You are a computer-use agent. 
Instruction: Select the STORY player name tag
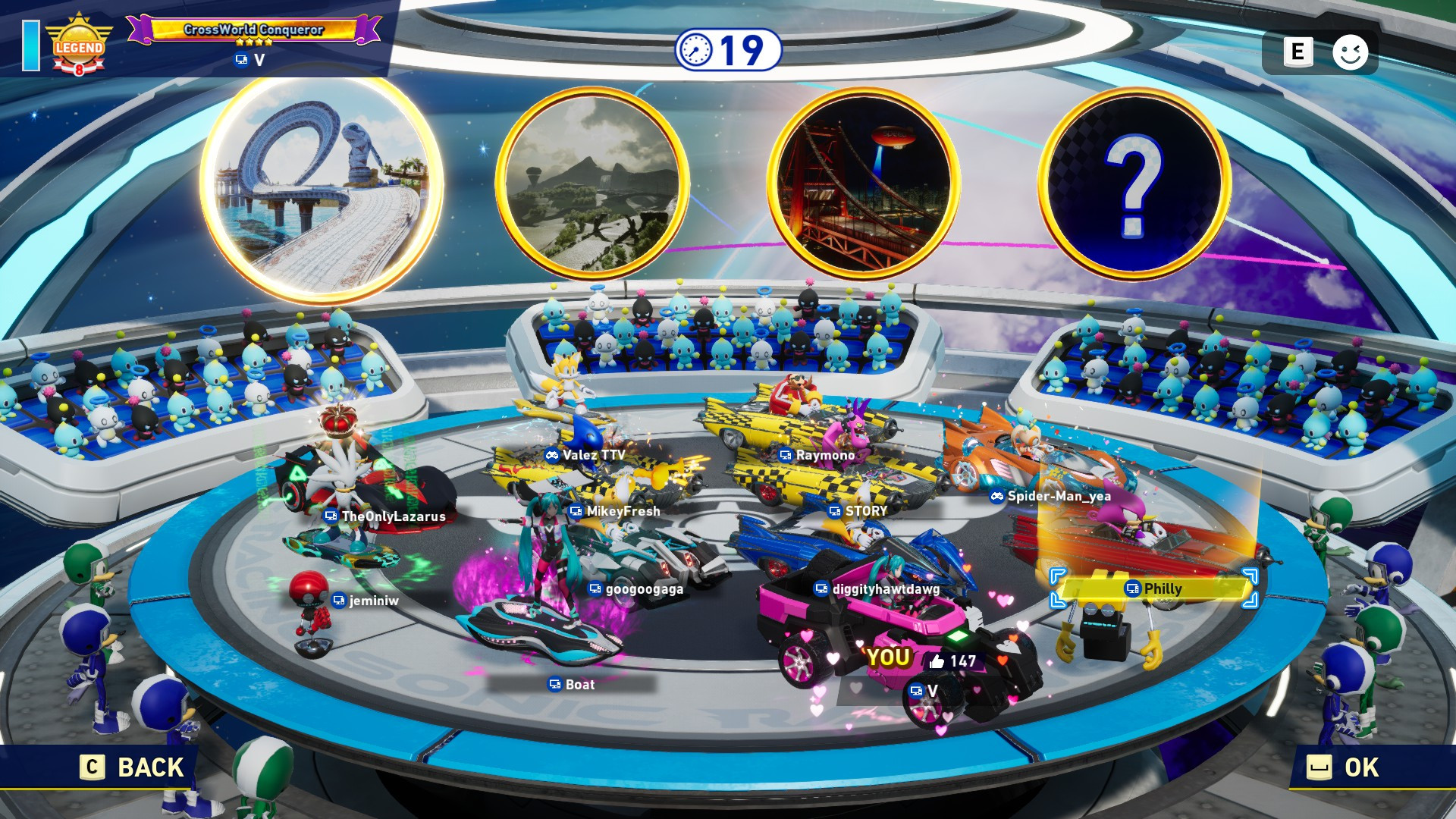858,511
